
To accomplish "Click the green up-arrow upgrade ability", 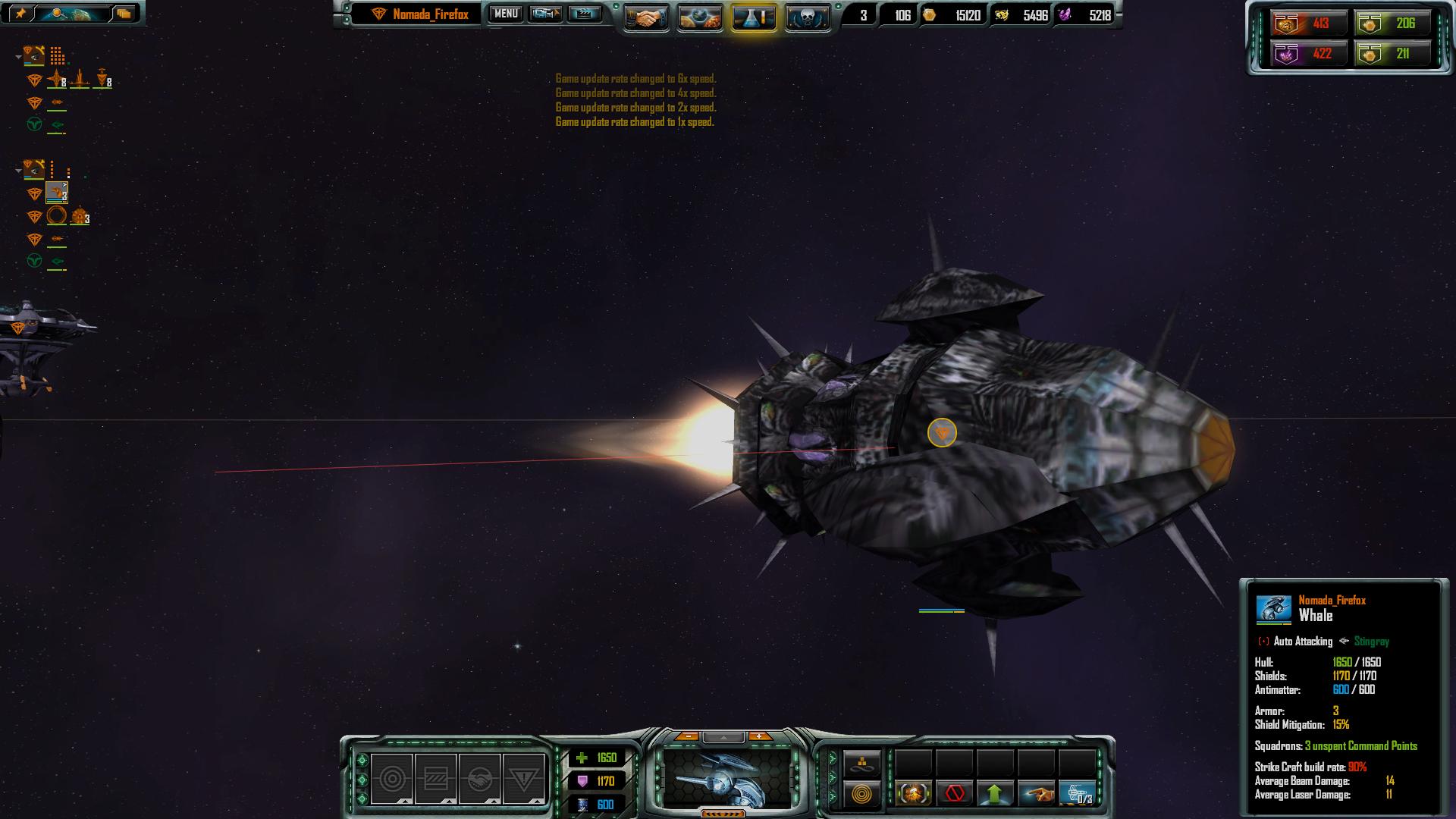I will pyautogui.click(x=995, y=794).
